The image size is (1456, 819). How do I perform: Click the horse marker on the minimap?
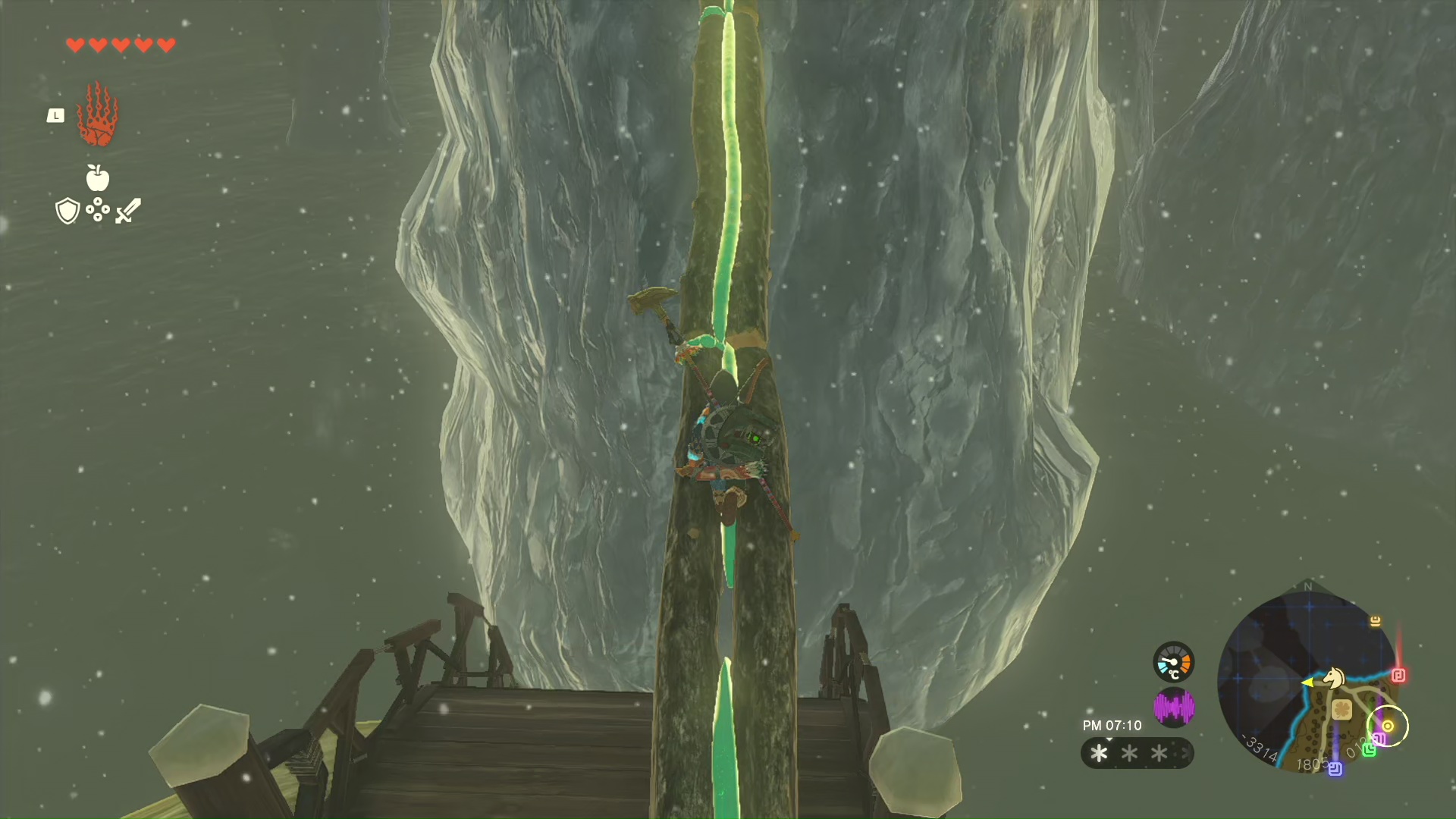(x=1333, y=677)
